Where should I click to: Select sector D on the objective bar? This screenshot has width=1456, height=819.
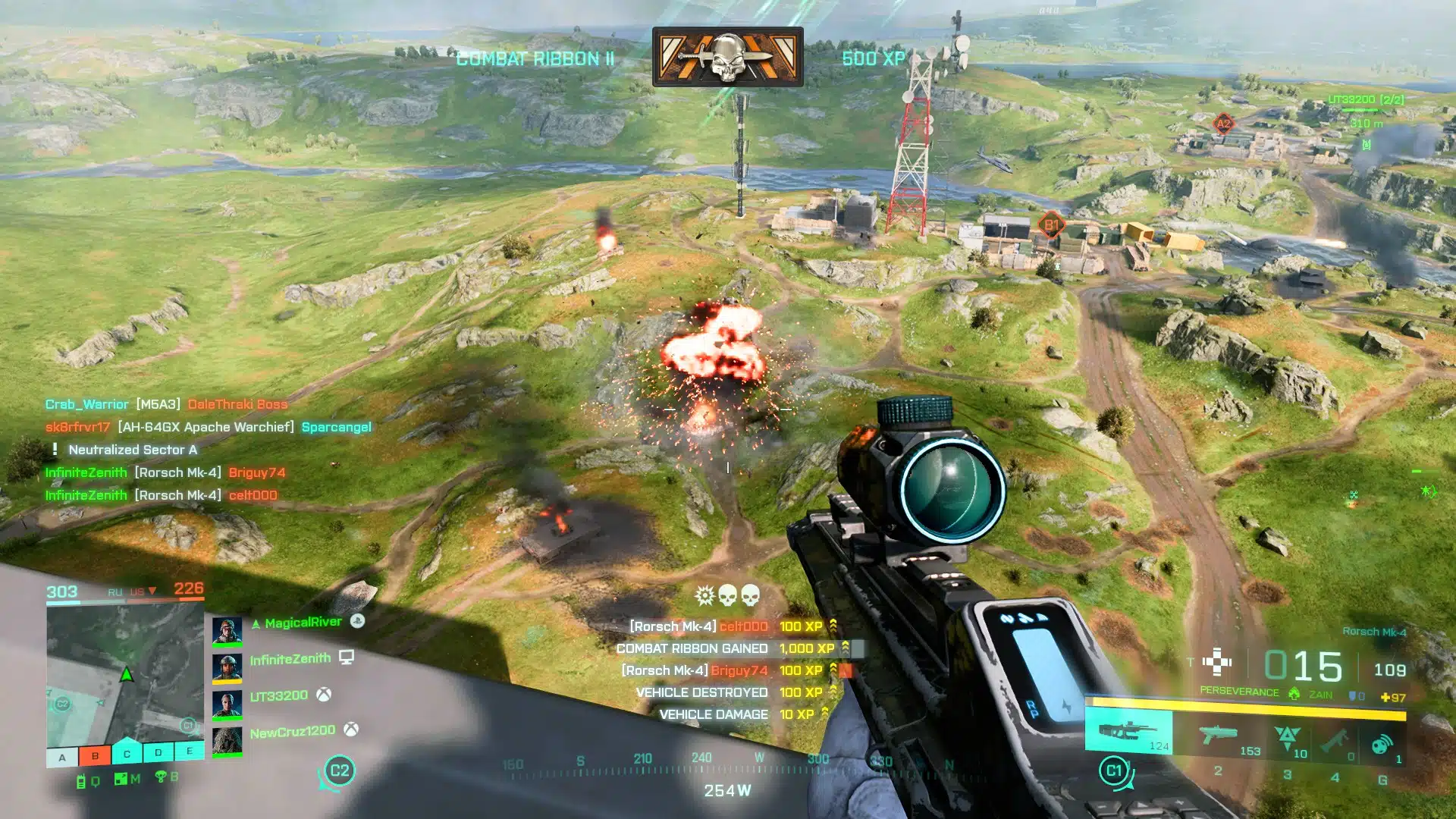[158, 753]
